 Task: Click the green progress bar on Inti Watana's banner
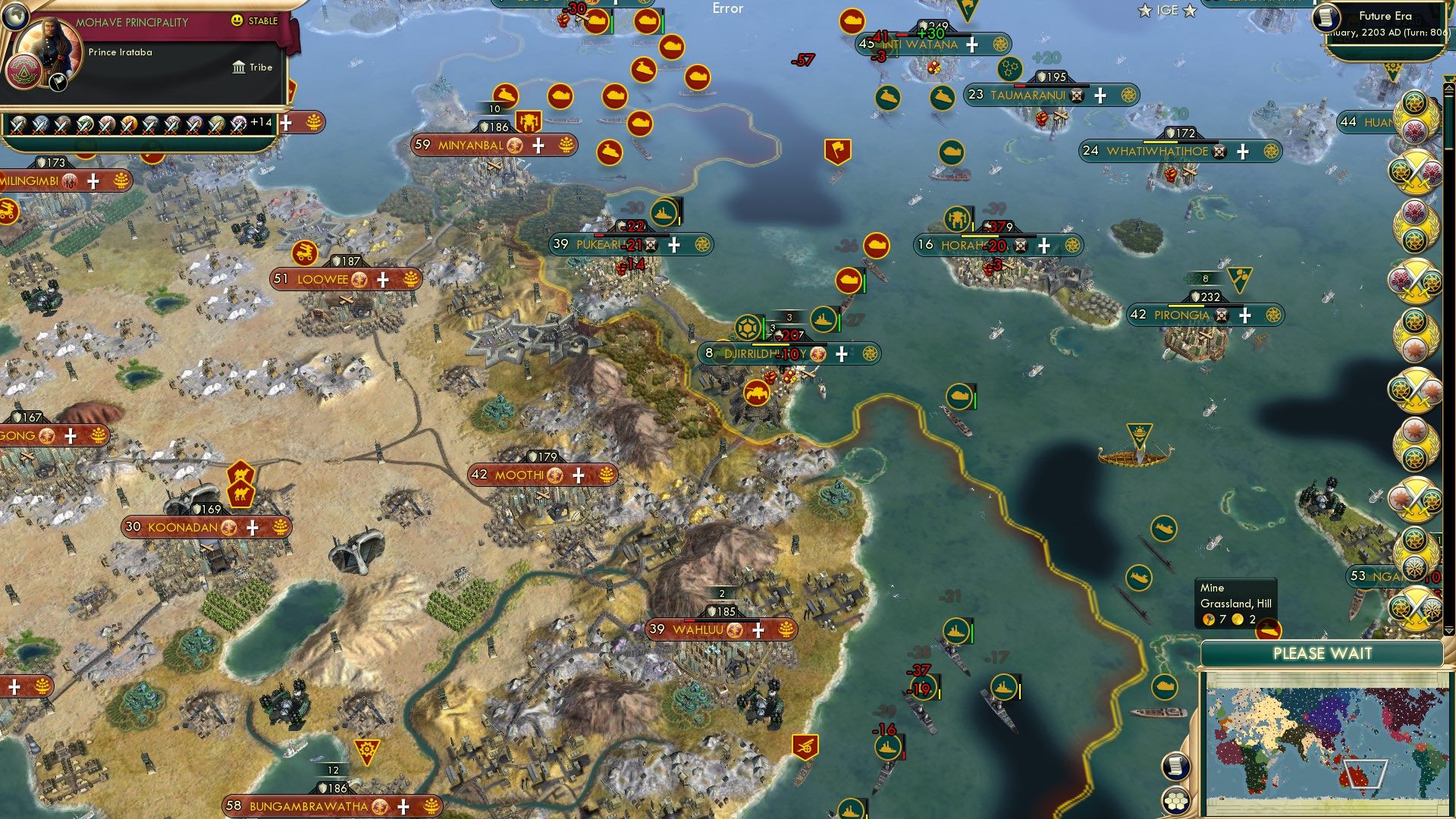click(x=927, y=34)
